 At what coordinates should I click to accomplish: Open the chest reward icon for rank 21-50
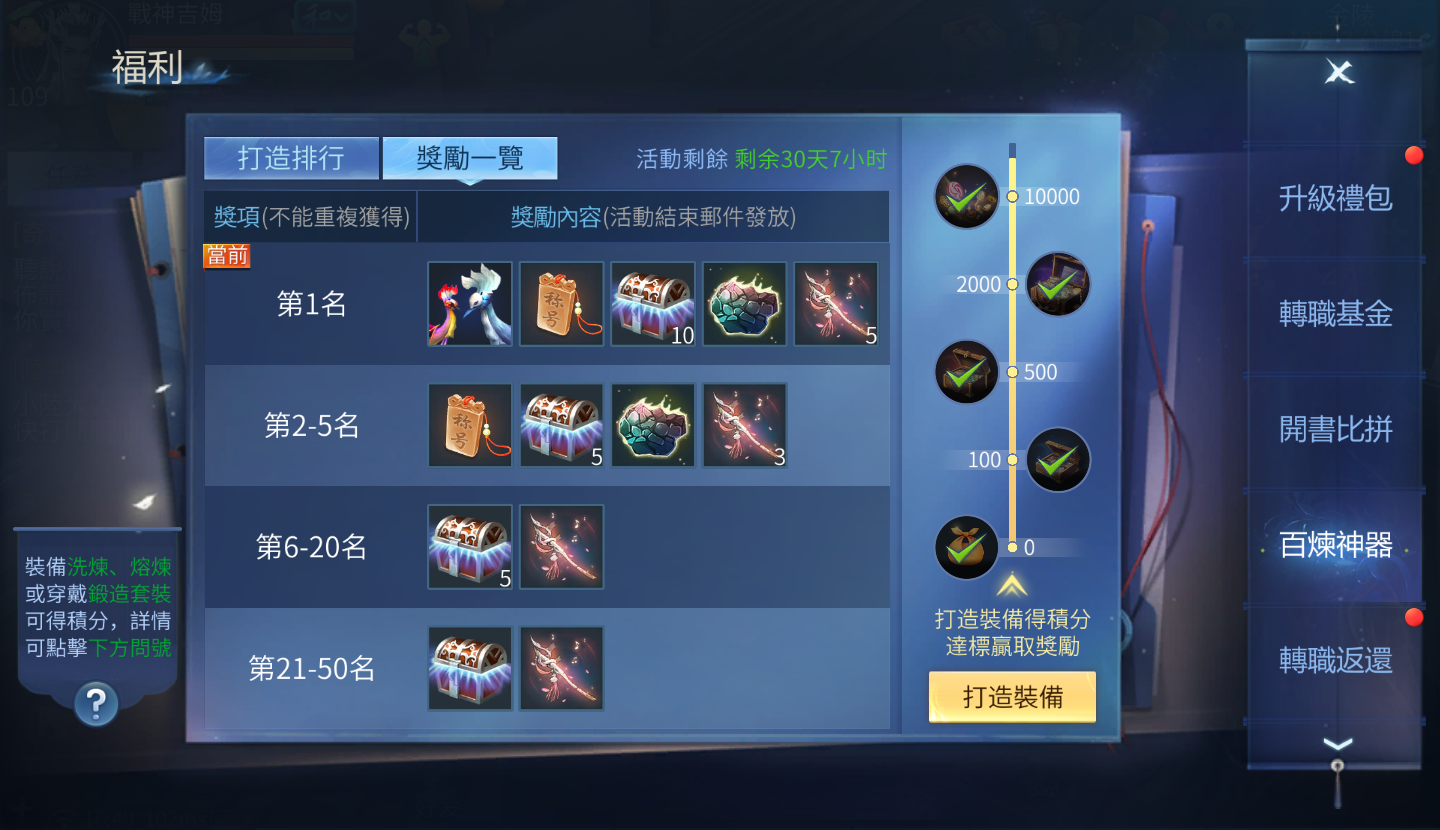tap(470, 666)
